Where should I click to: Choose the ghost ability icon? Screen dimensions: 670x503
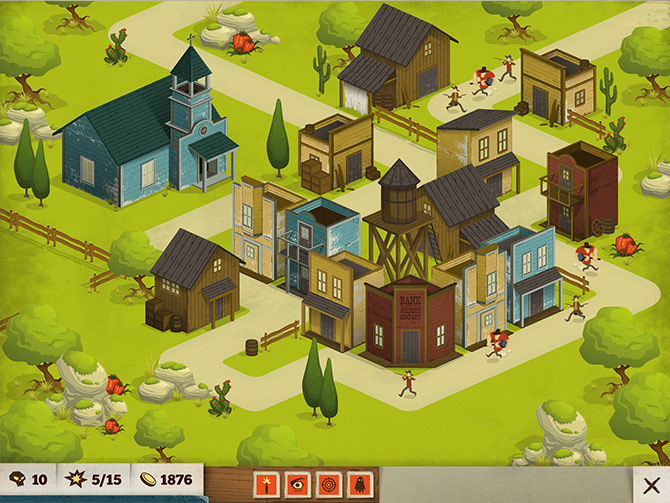click(359, 481)
